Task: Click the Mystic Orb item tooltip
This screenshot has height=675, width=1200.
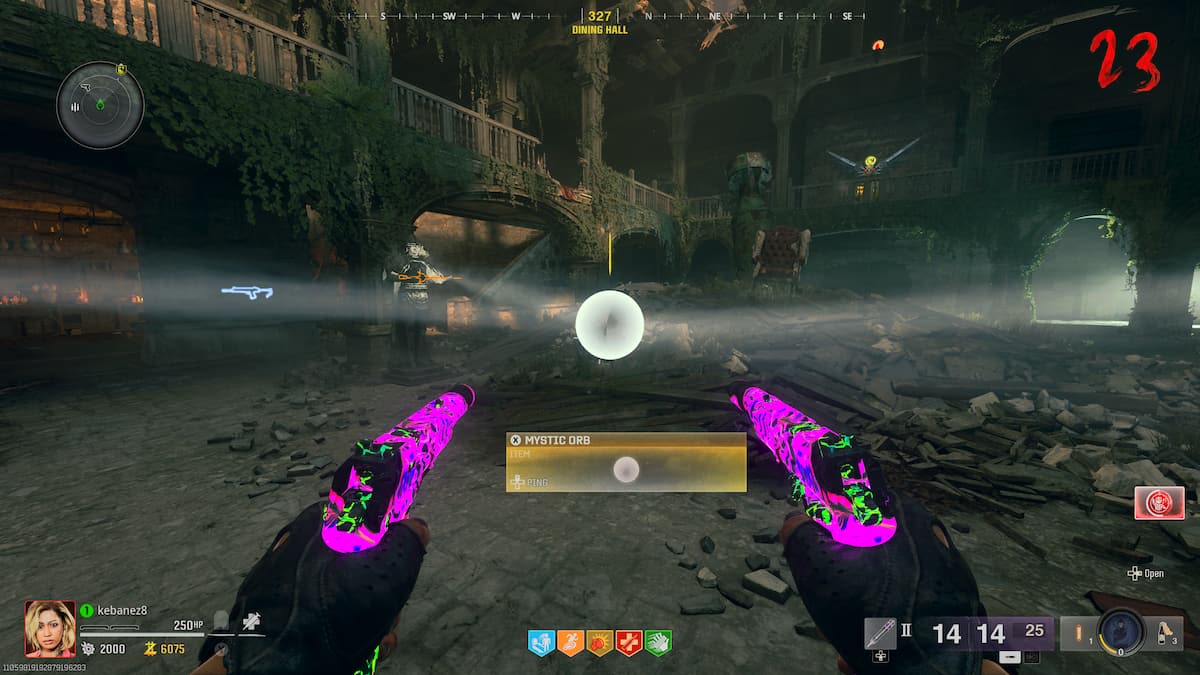Action: pos(626,461)
